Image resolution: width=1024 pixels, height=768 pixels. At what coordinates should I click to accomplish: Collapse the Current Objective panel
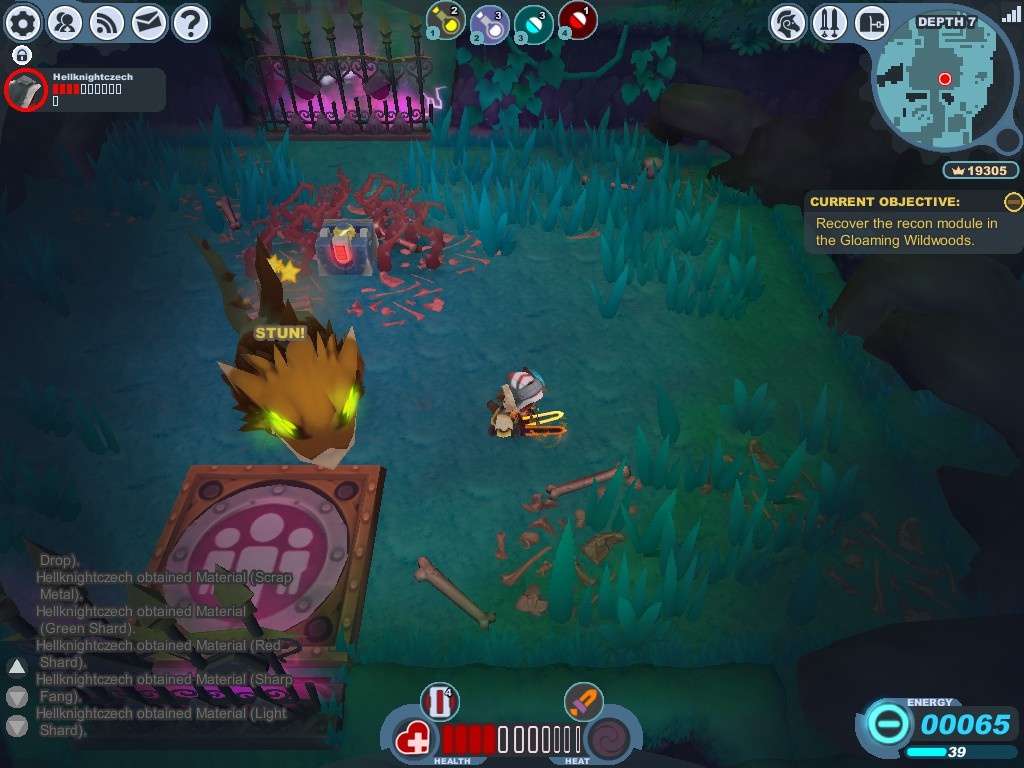1013,202
